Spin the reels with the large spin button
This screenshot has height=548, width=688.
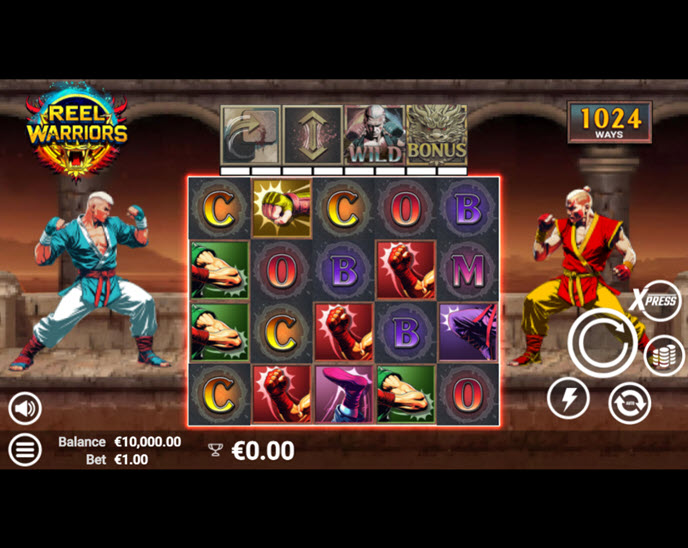coord(602,343)
